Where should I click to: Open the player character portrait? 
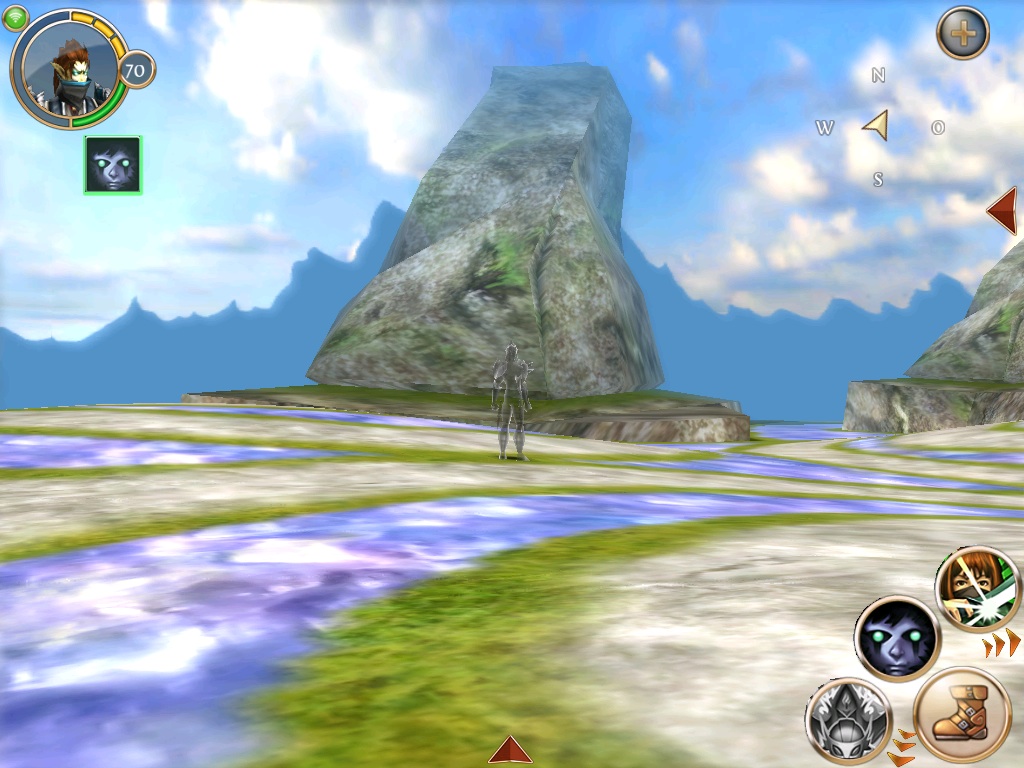(x=68, y=68)
